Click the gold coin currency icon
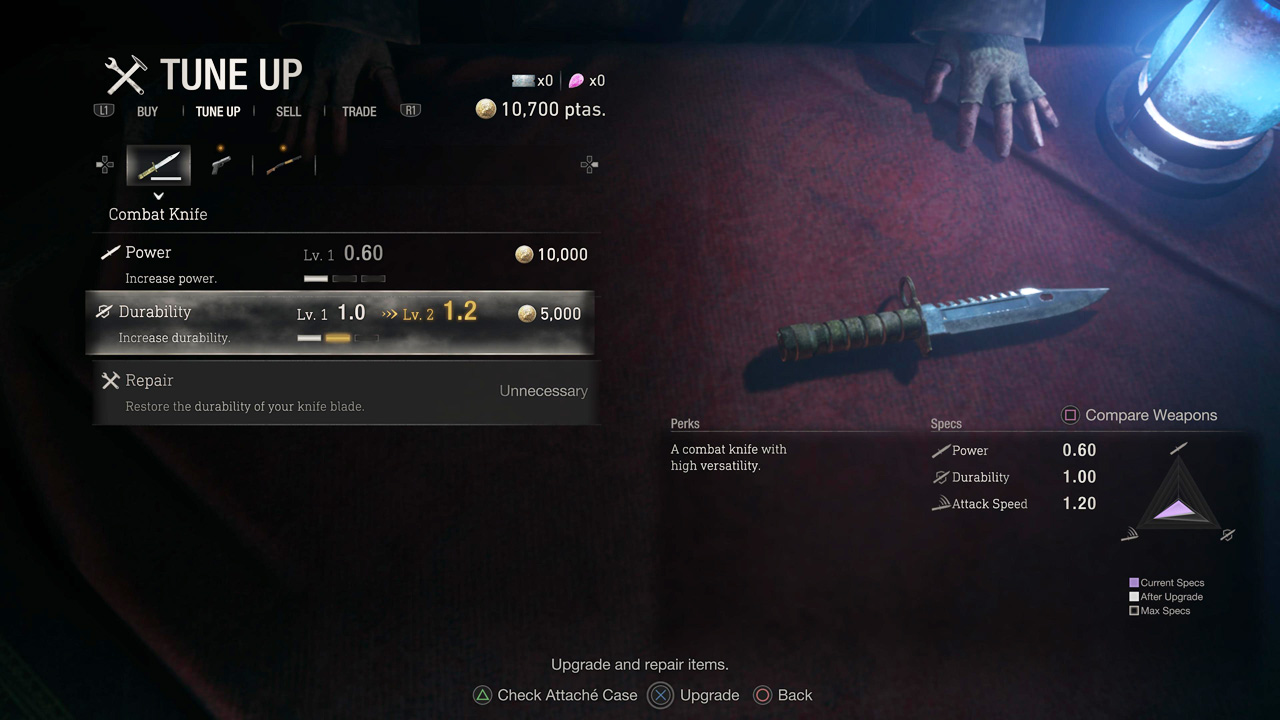This screenshot has width=1280, height=720. [x=485, y=109]
